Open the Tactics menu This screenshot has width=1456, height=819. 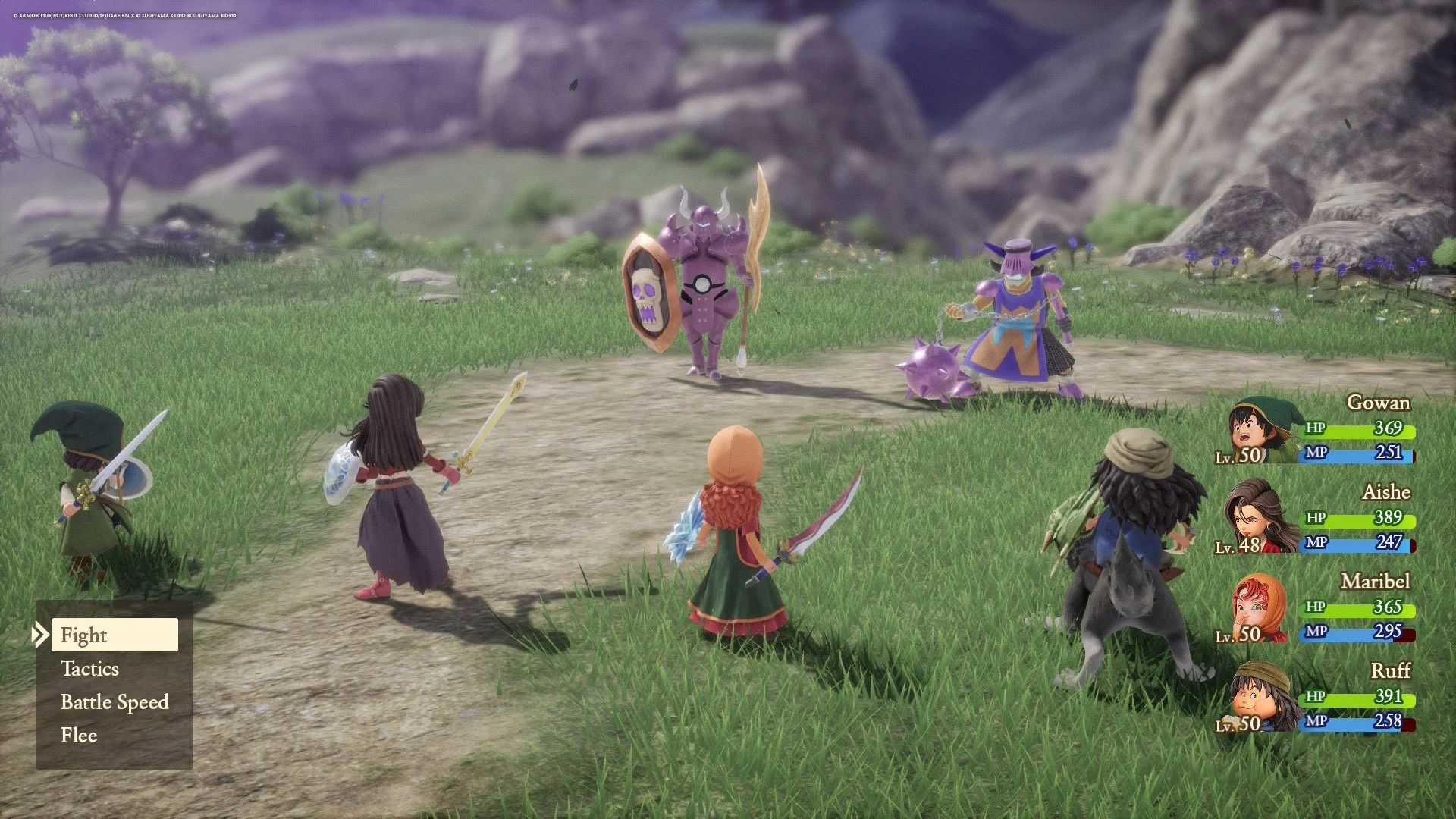89,669
